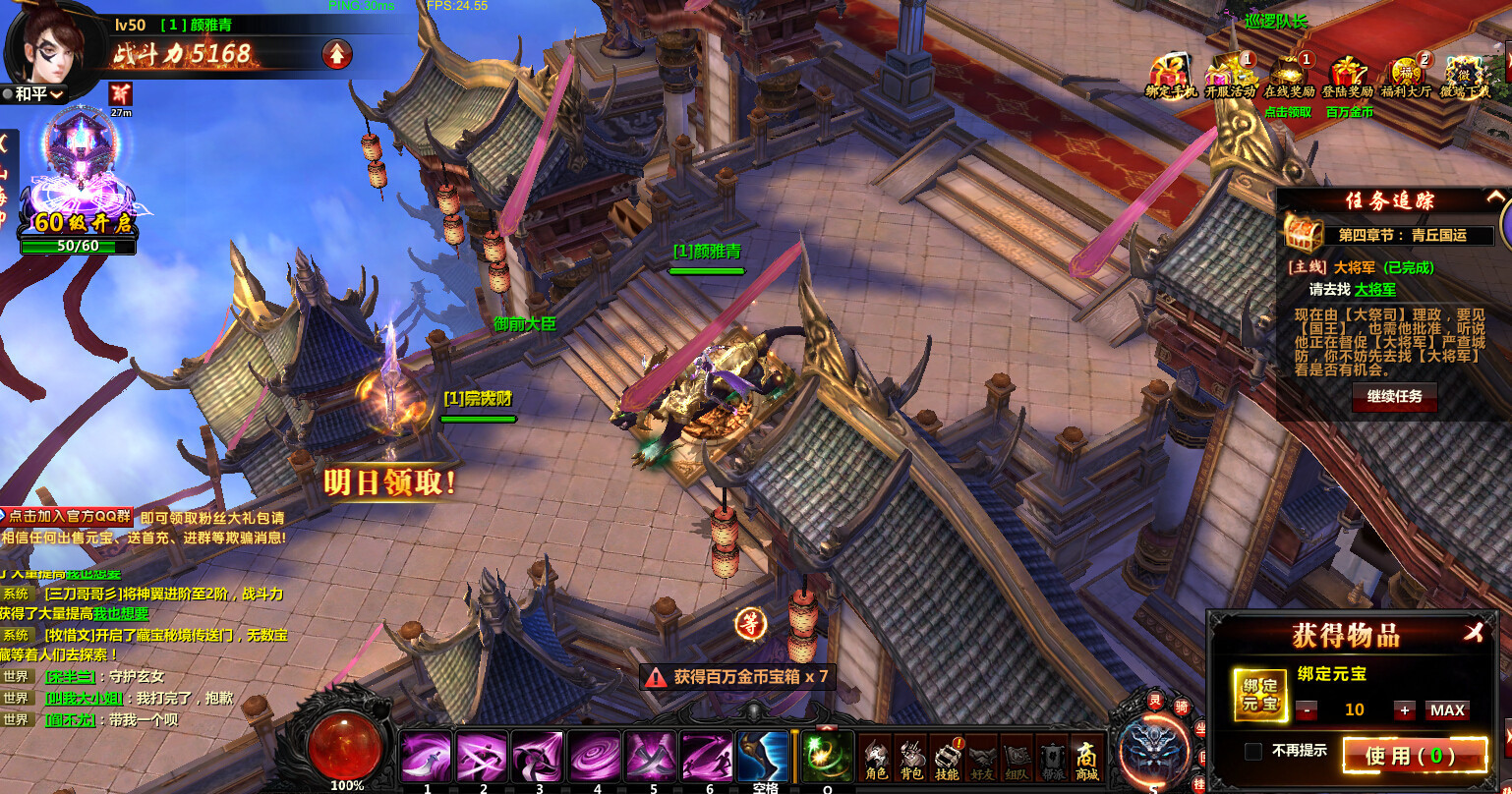Click the 使用 (Use) button
1512x794 pixels.
[1415, 755]
